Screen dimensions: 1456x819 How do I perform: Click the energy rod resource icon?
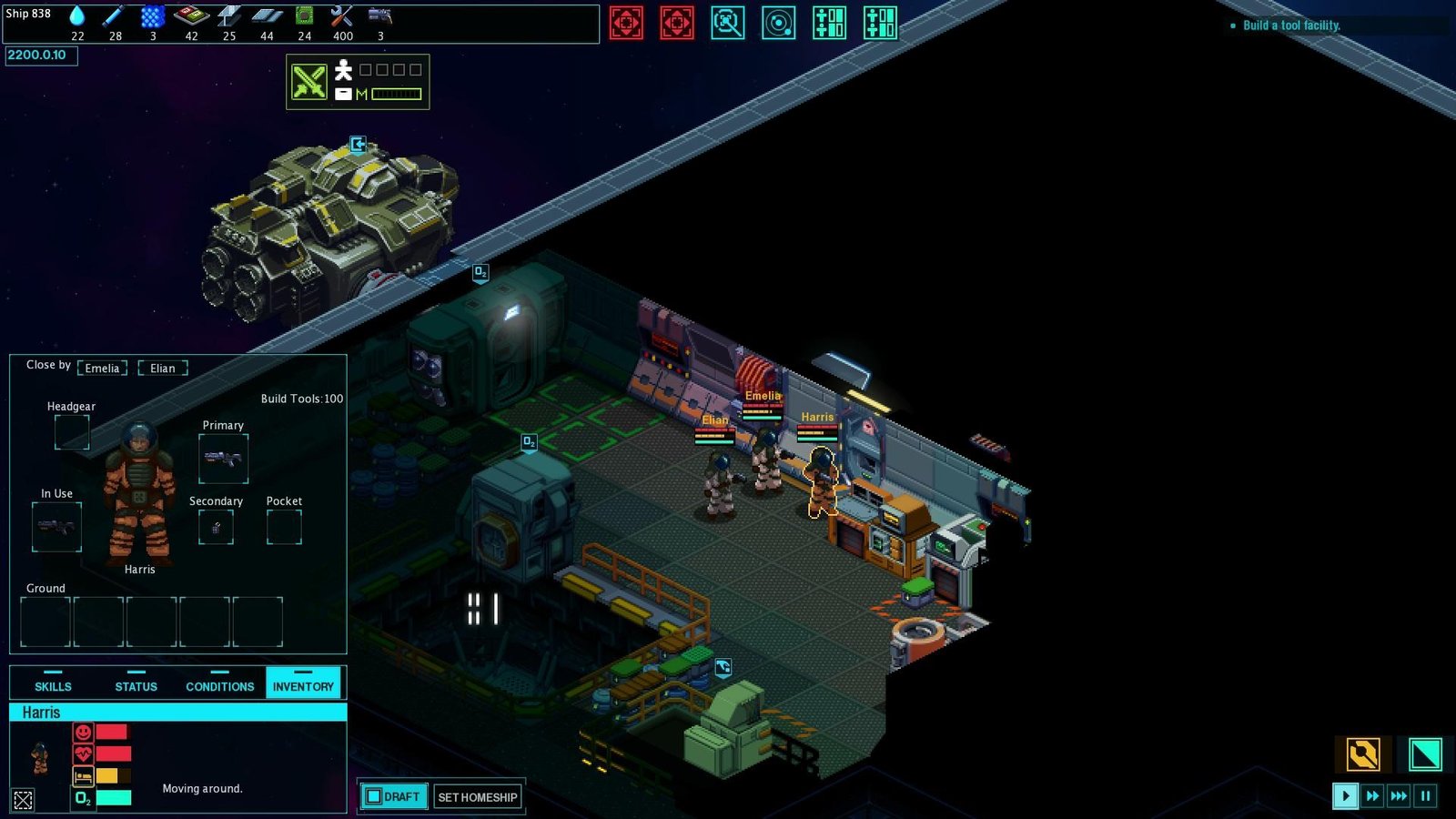(113, 15)
